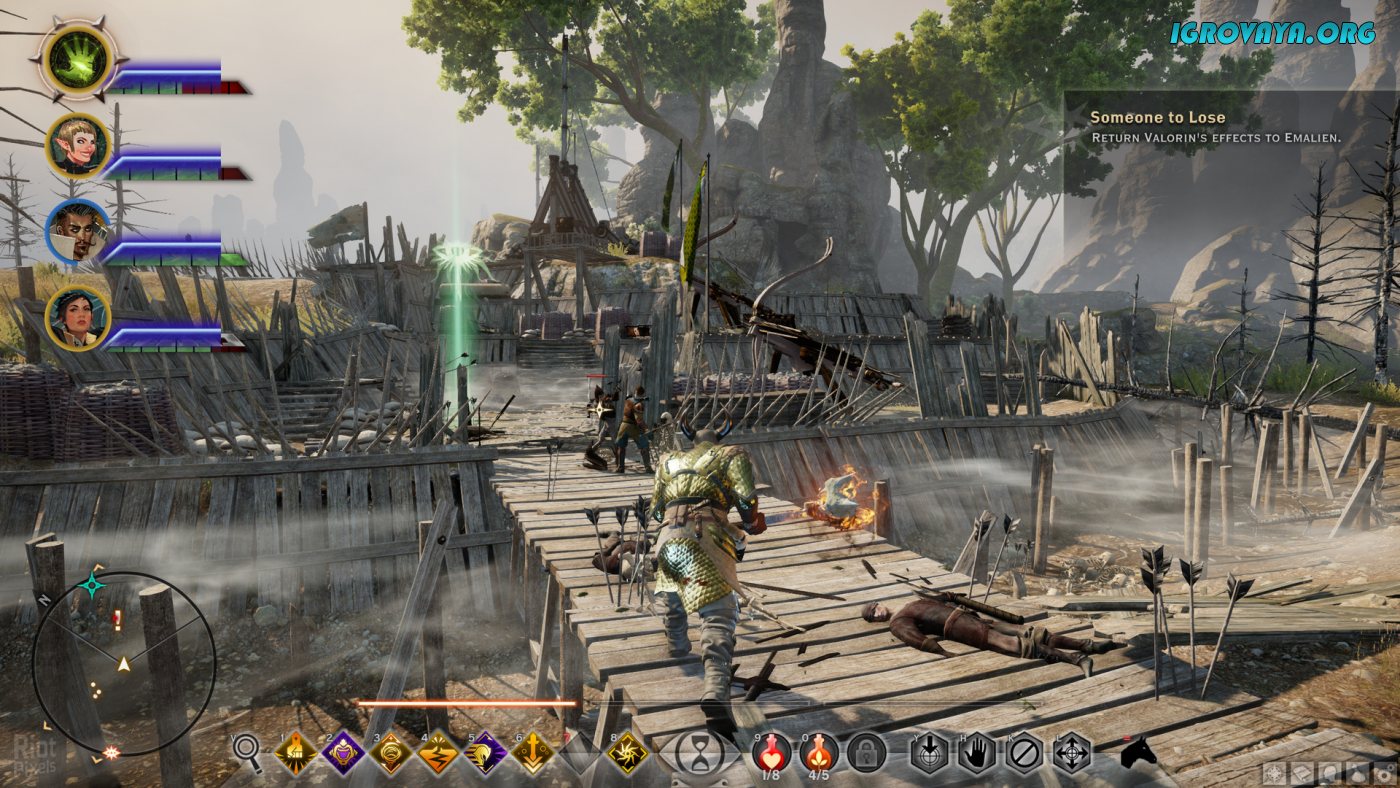The image size is (1400, 788).
Task: Use the first hotbar ability in slot 1
Action: tap(296, 754)
